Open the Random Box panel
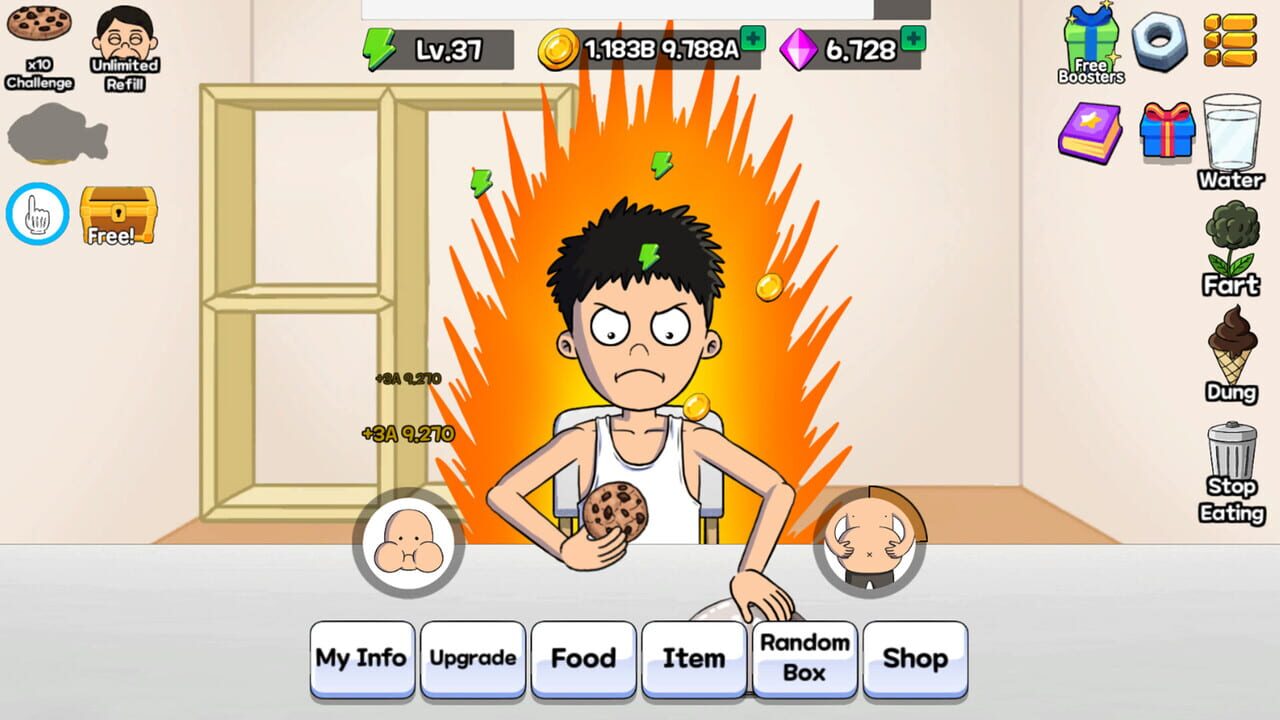 click(x=805, y=658)
